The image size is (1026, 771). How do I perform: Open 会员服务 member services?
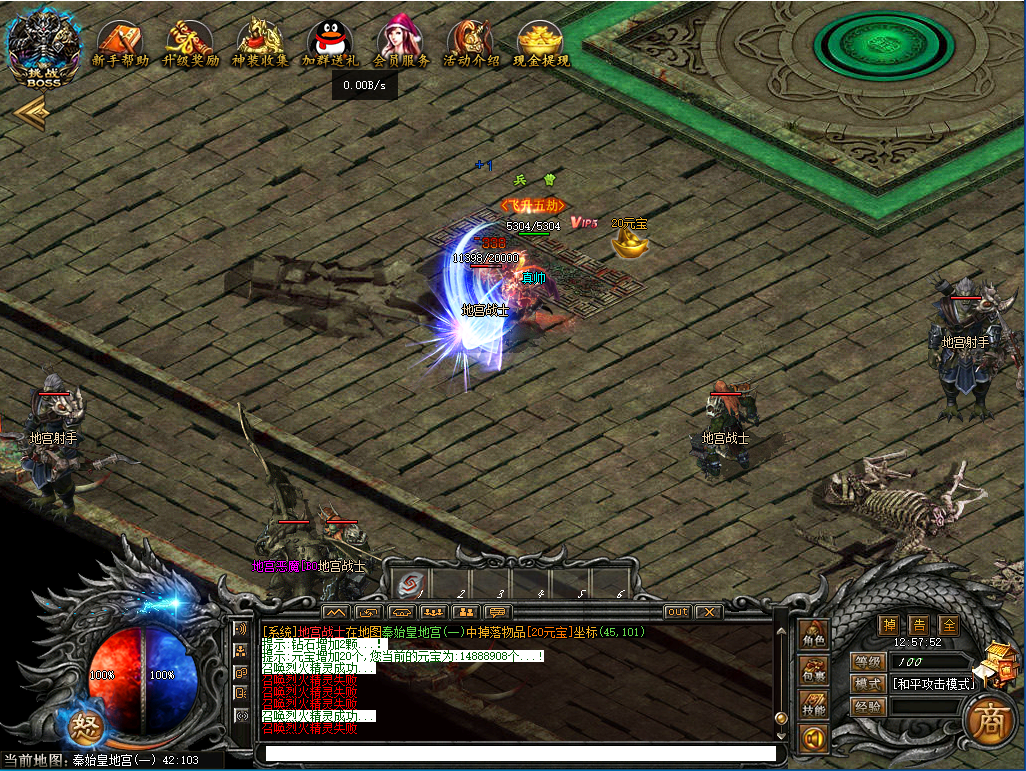400,43
